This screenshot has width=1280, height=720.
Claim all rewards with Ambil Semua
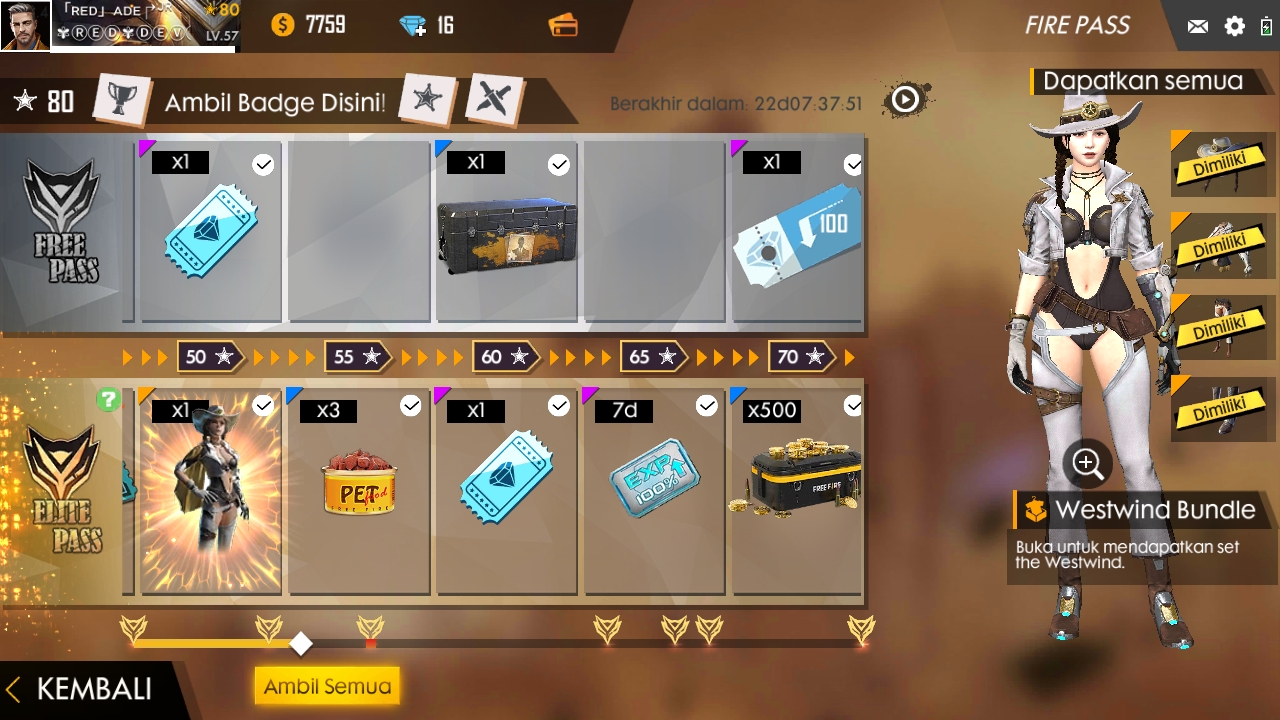click(x=327, y=686)
